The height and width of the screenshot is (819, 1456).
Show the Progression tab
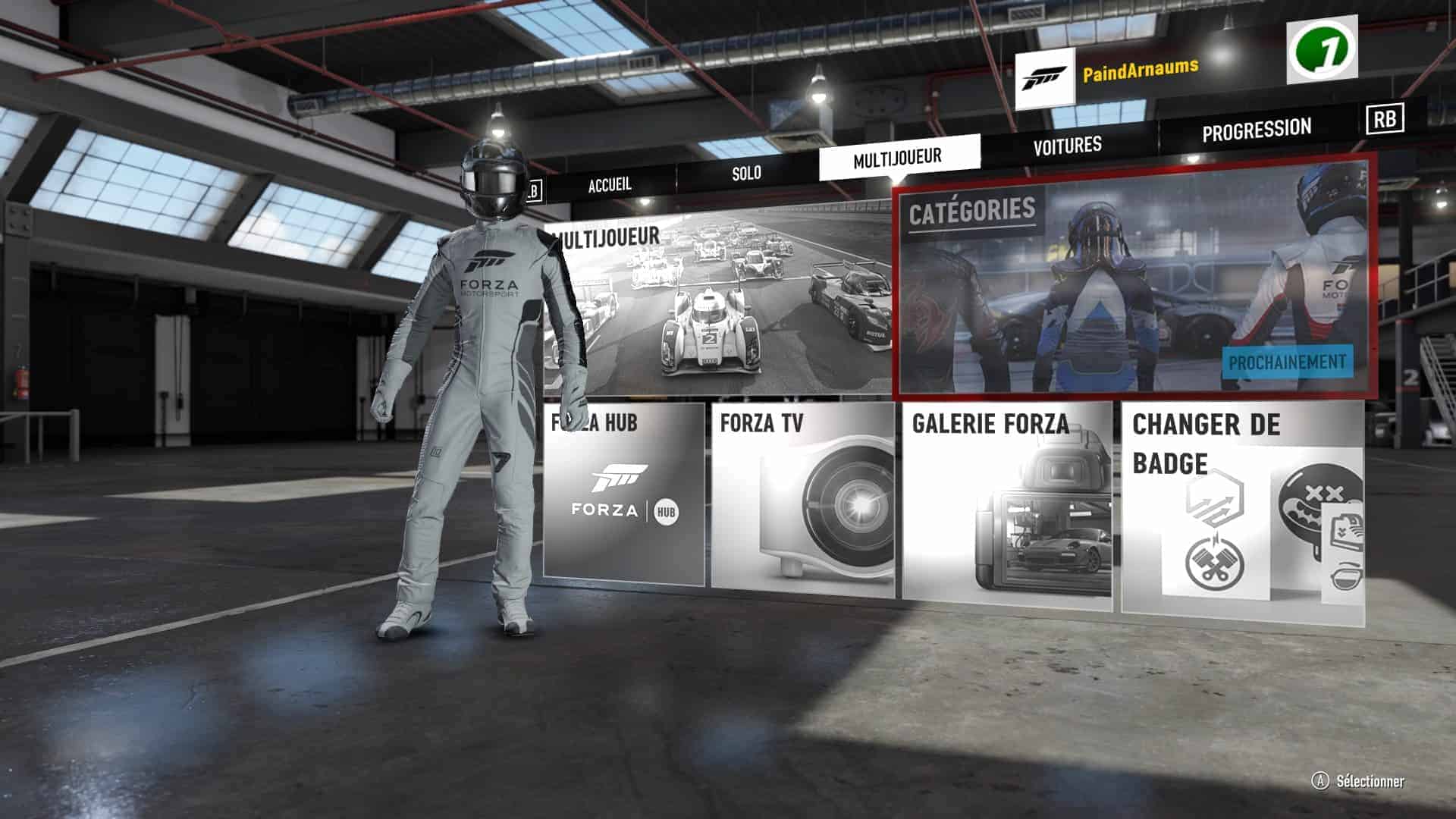pyautogui.click(x=1257, y=130)
